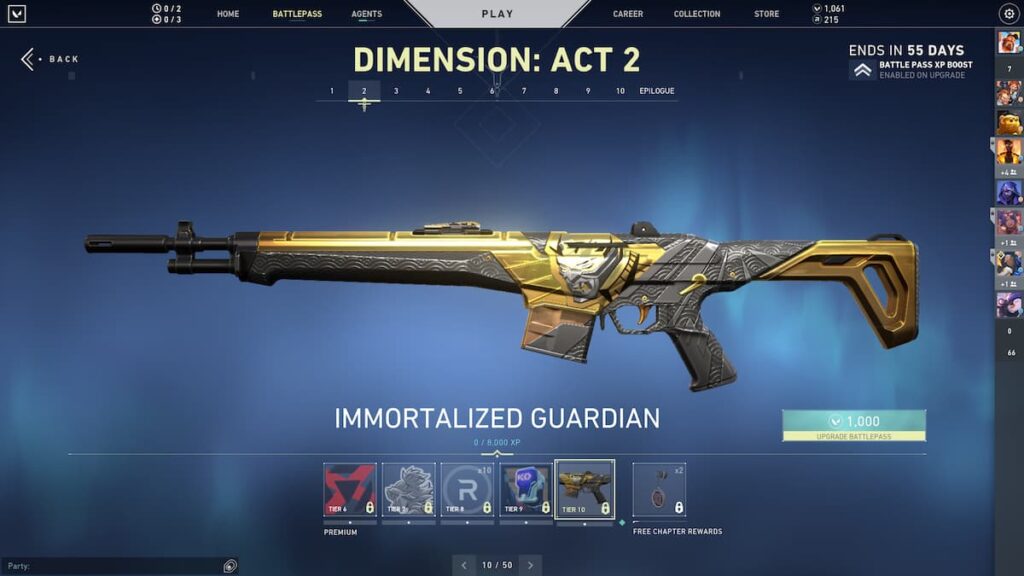View the free chapter gun buddy reward
Viewport: 1024px width, 576px height.
659,489
